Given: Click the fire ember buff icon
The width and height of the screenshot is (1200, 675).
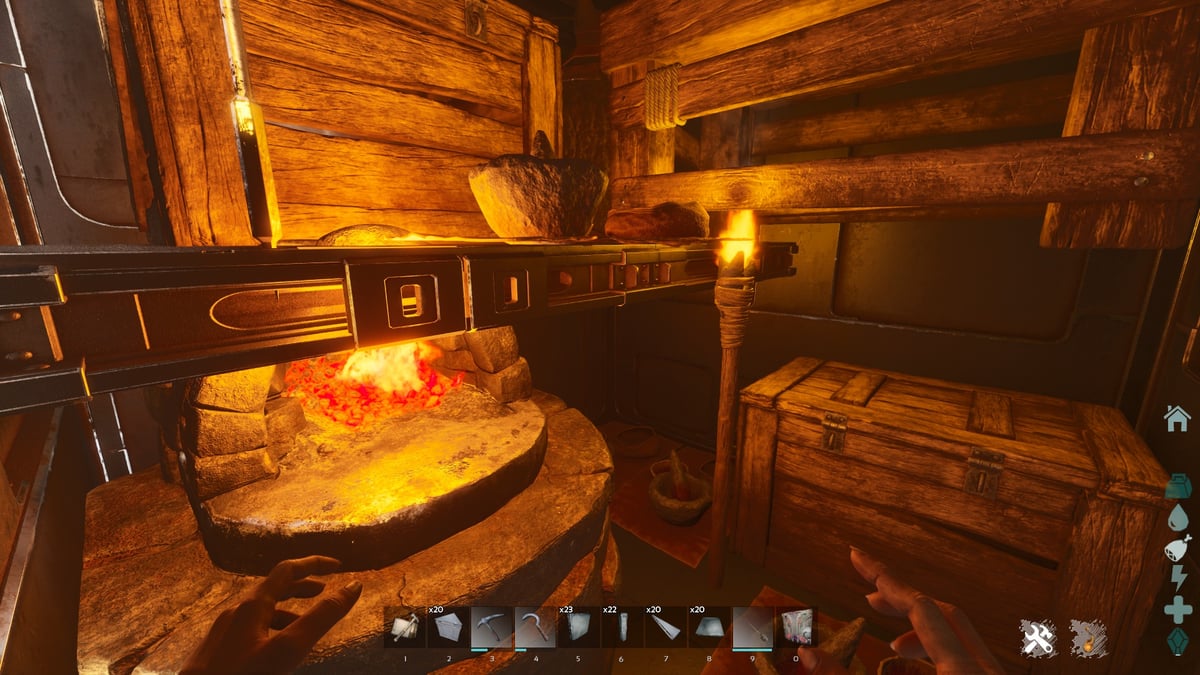Looking at the screenshot, I should coord(1088,638).
